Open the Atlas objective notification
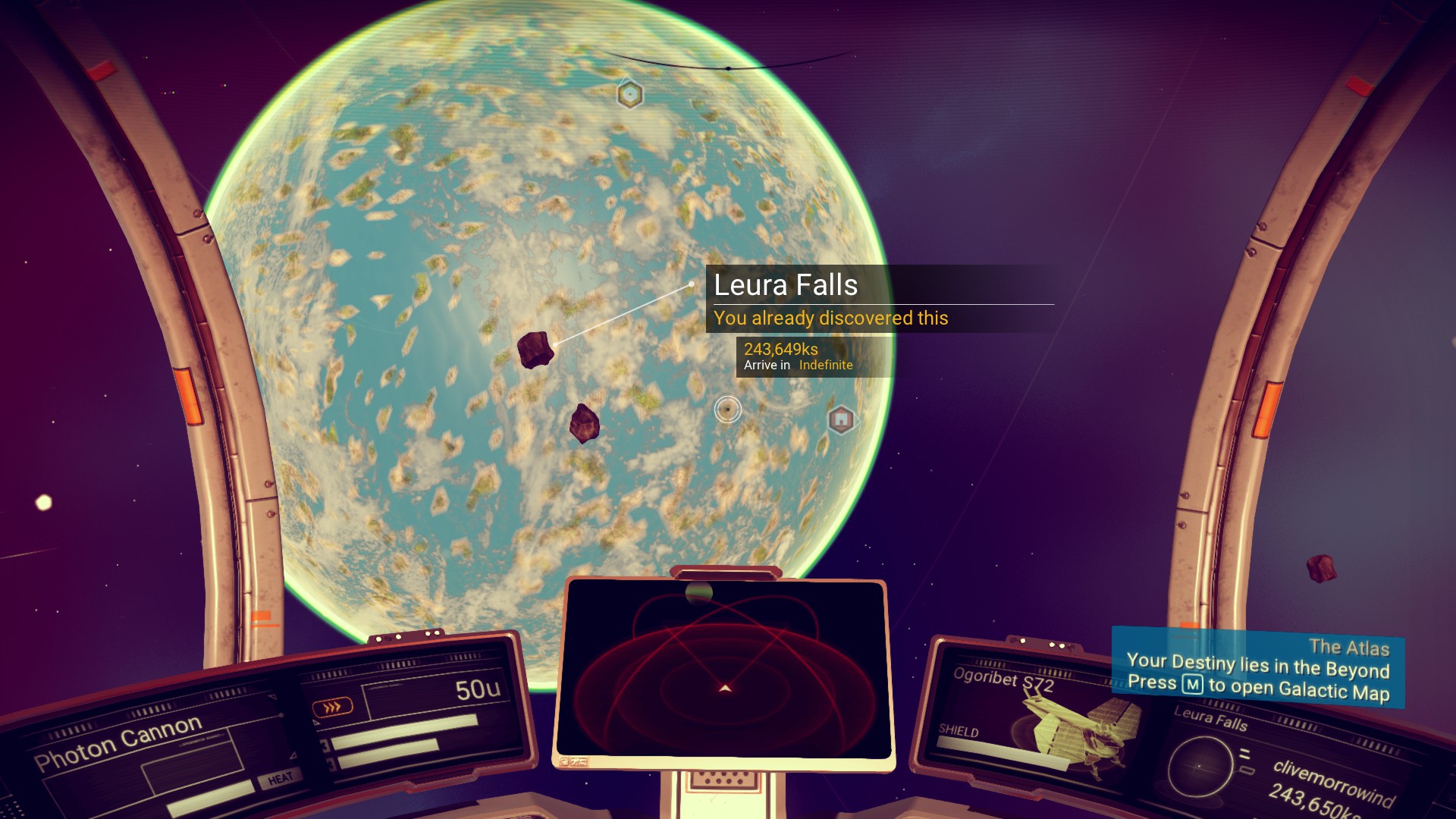The height and width of the screenshot is (819, 1456). (x=1257, y=668)
